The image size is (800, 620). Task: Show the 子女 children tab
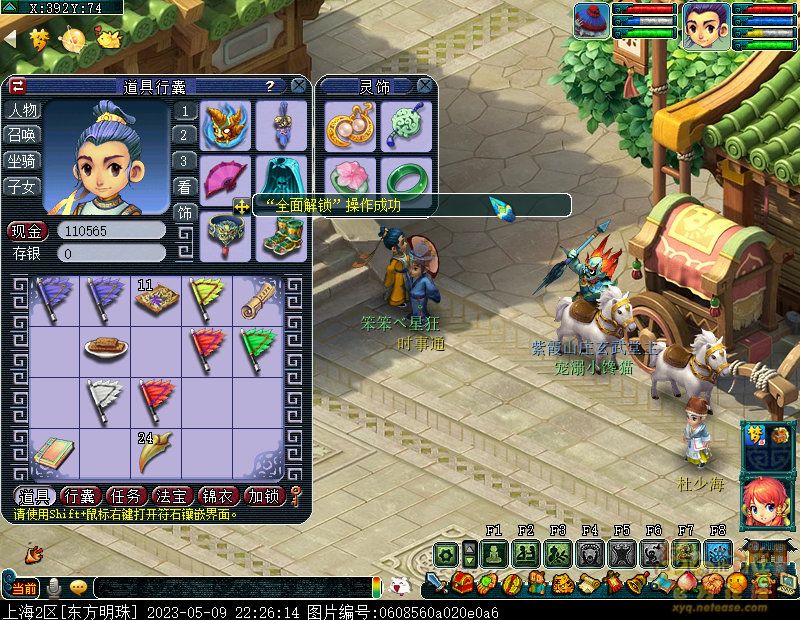coord(22,186)
